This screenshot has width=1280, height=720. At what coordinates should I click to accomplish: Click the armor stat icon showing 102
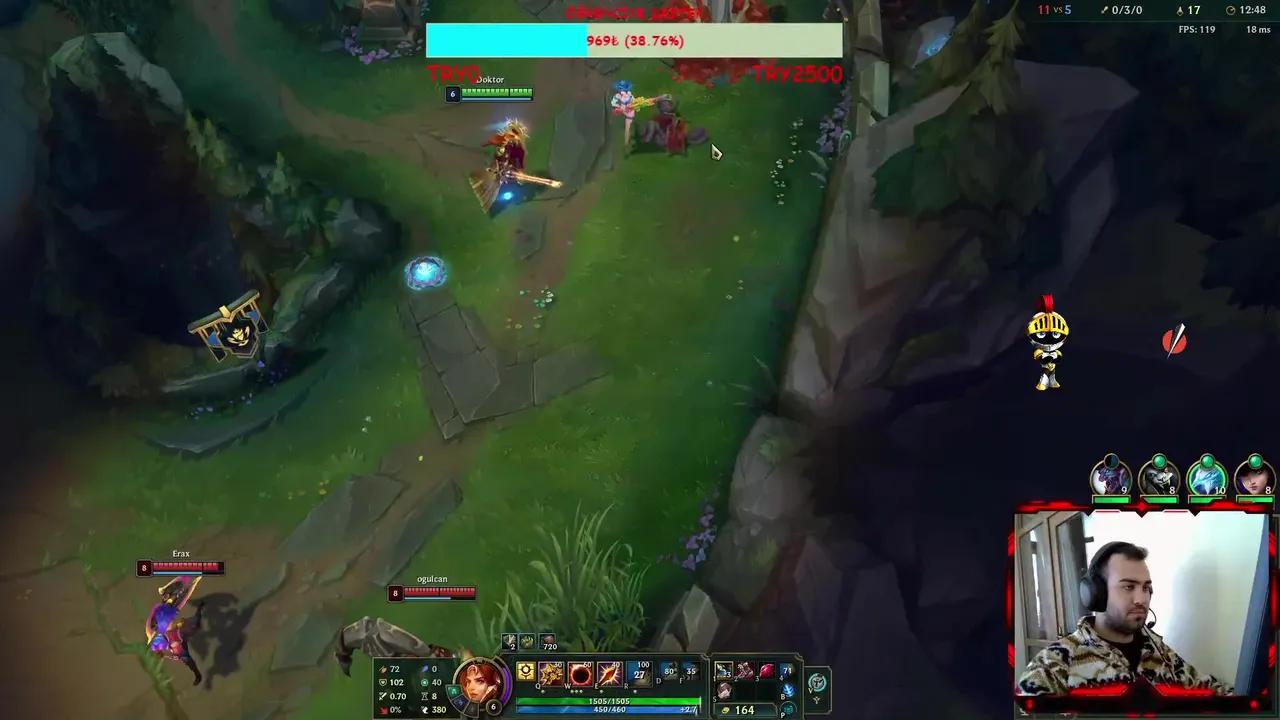[383, 682]
